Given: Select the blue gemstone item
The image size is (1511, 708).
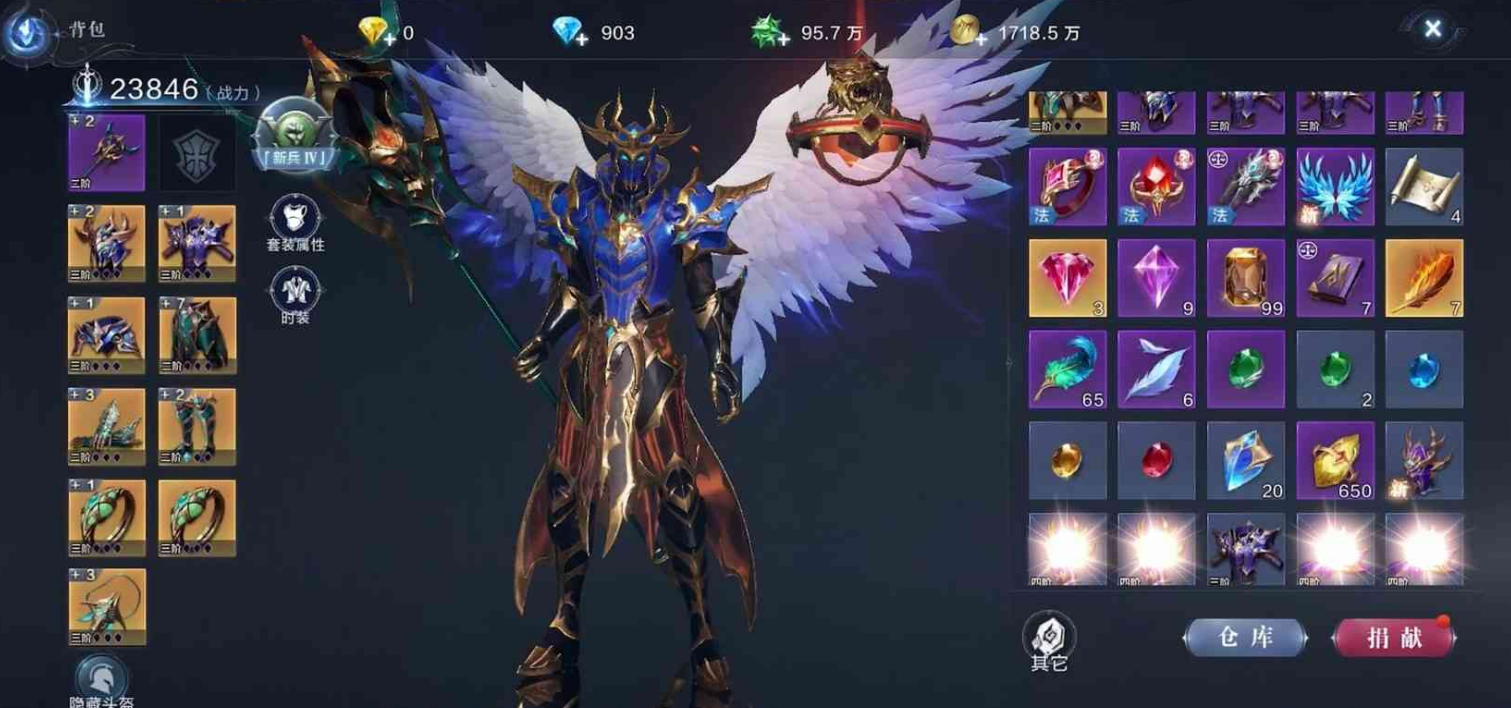Looking at the screenshot, I should pos(1424,369).
